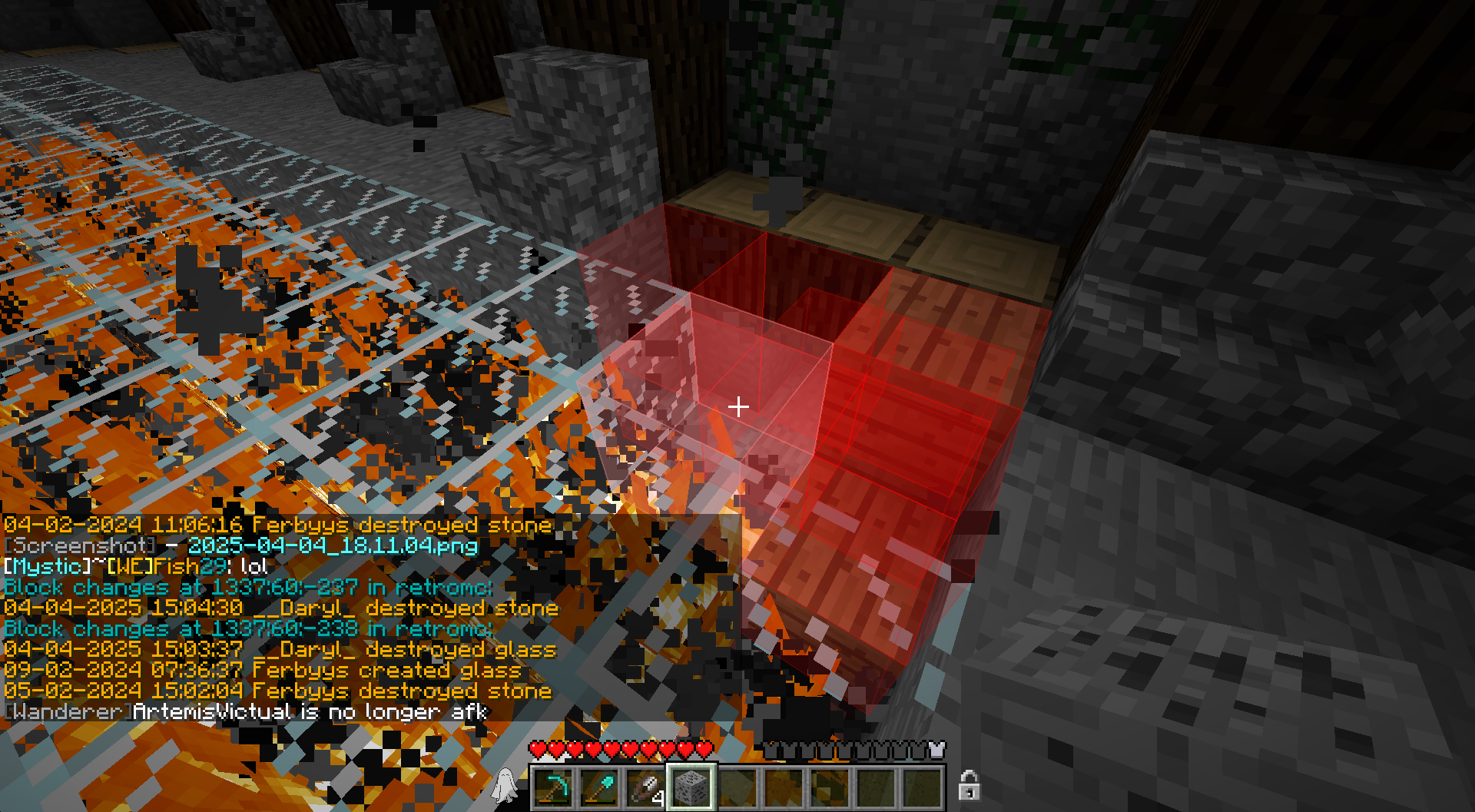Viewport: 1475px width, 812px height.
Task: Click the white ghost icon near hotbar
Action: coord(506,785)
